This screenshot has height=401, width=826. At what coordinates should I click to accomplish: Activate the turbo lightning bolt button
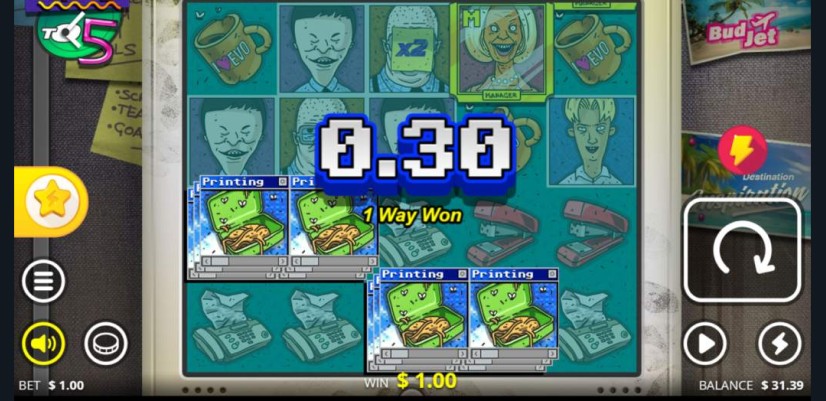(x=779, y=344)
